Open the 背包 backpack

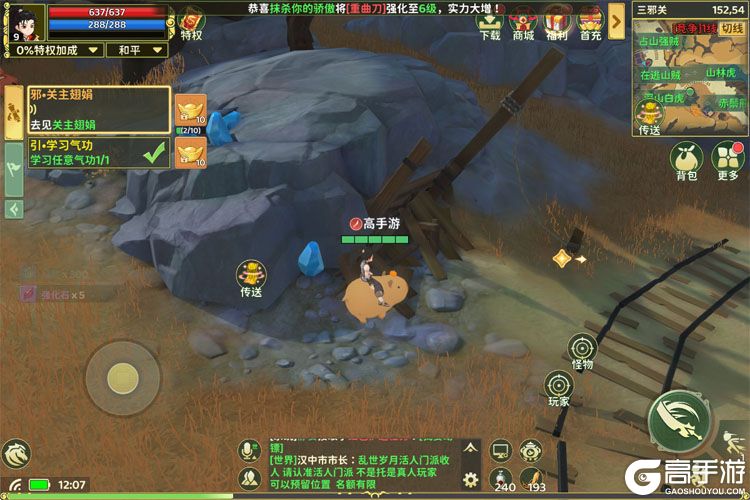[686, 163]
